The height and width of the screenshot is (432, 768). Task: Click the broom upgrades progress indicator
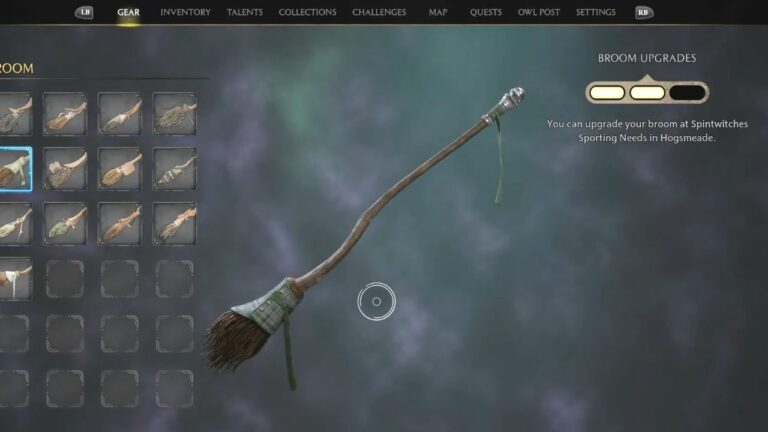tap(647, 93)
